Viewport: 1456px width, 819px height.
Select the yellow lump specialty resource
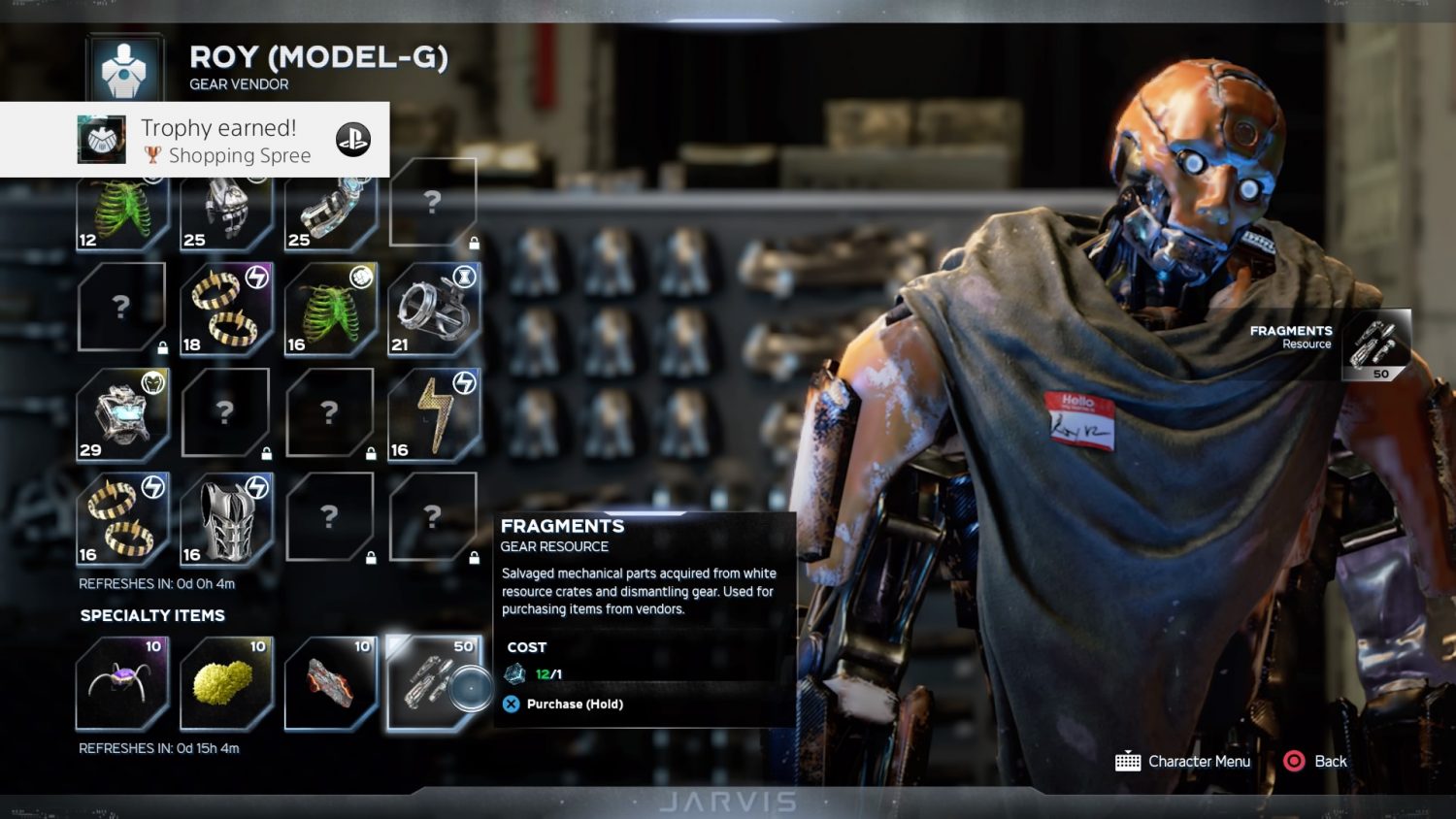tap(226, 683)
